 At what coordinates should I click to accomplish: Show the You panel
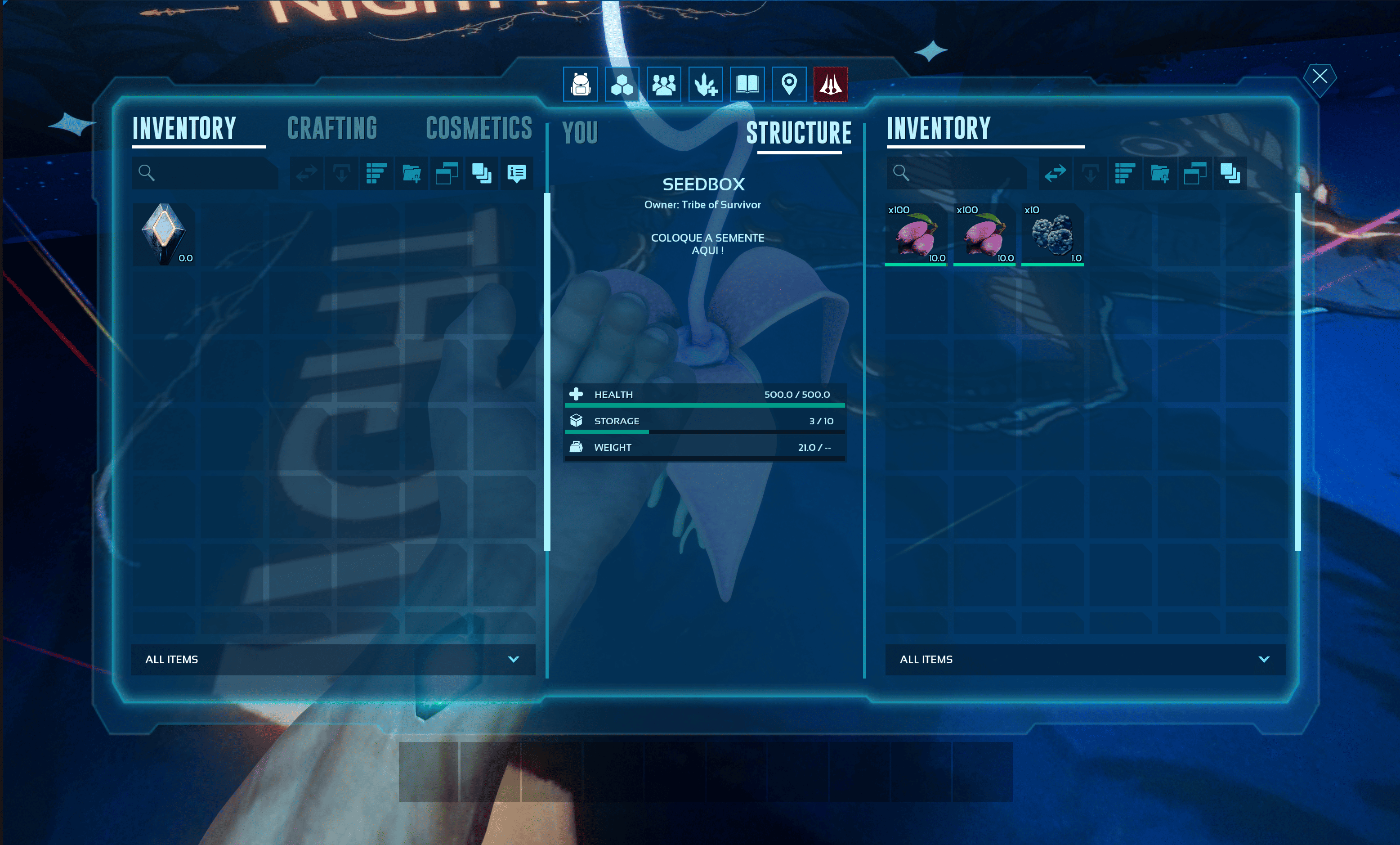tap(580, 133)
